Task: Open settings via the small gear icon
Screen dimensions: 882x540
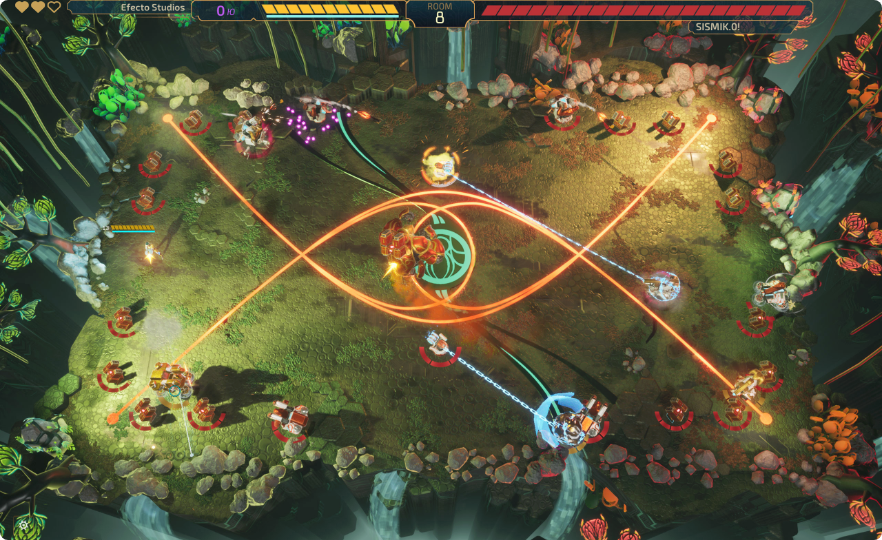Action: click(x=24, y=523)
